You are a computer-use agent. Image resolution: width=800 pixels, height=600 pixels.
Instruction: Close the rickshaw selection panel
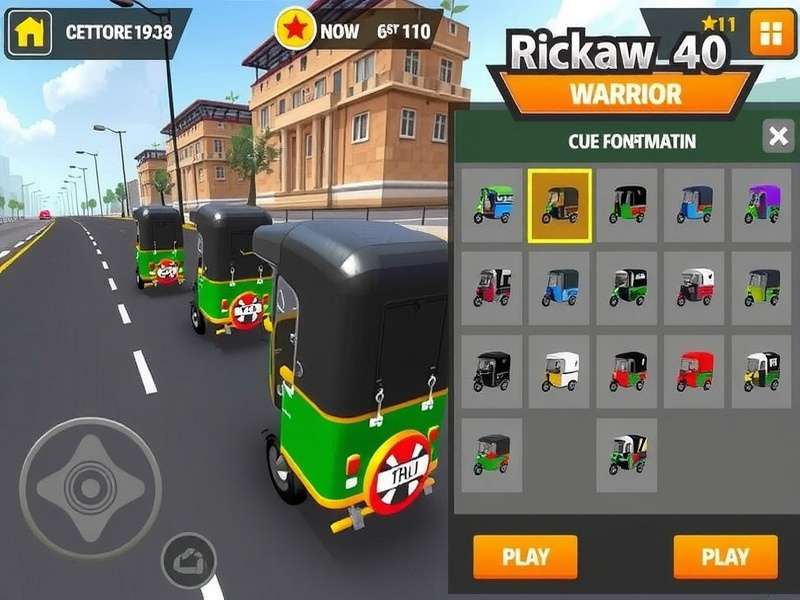tap(778, 136)
